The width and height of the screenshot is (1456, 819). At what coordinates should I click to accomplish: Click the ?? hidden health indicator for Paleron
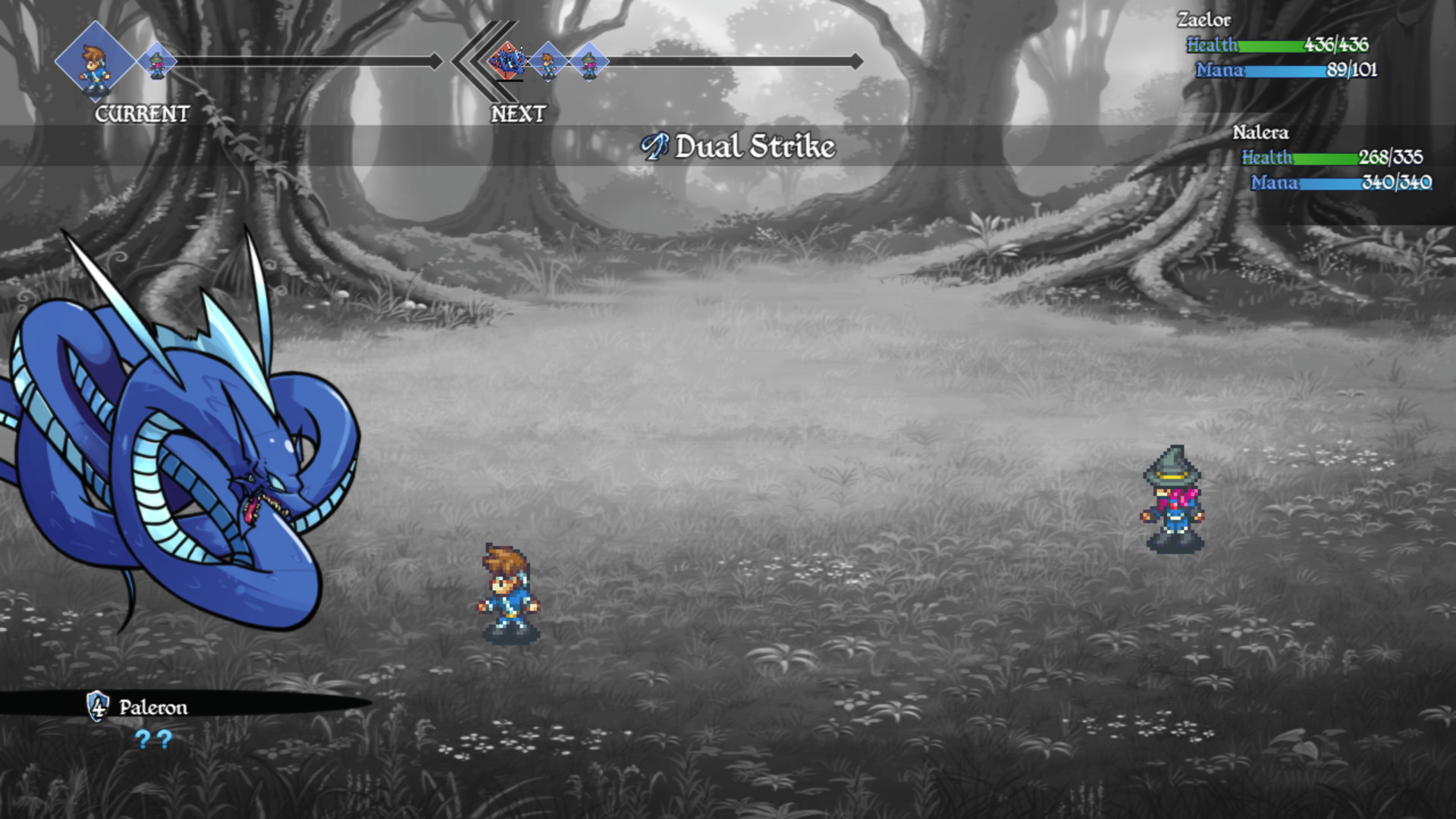(152, 739)
